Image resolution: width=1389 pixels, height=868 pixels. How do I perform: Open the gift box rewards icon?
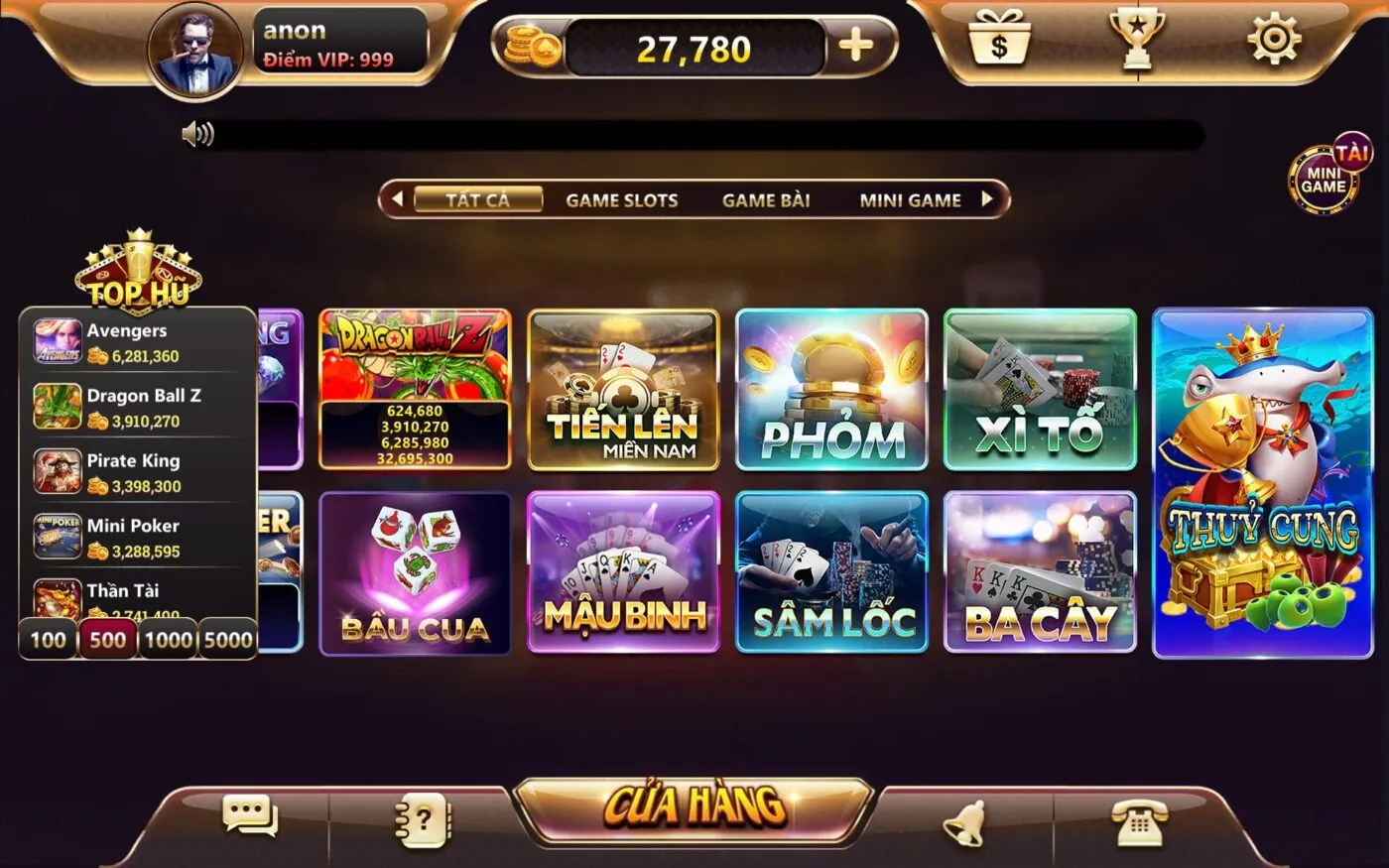tap(999, 42)
